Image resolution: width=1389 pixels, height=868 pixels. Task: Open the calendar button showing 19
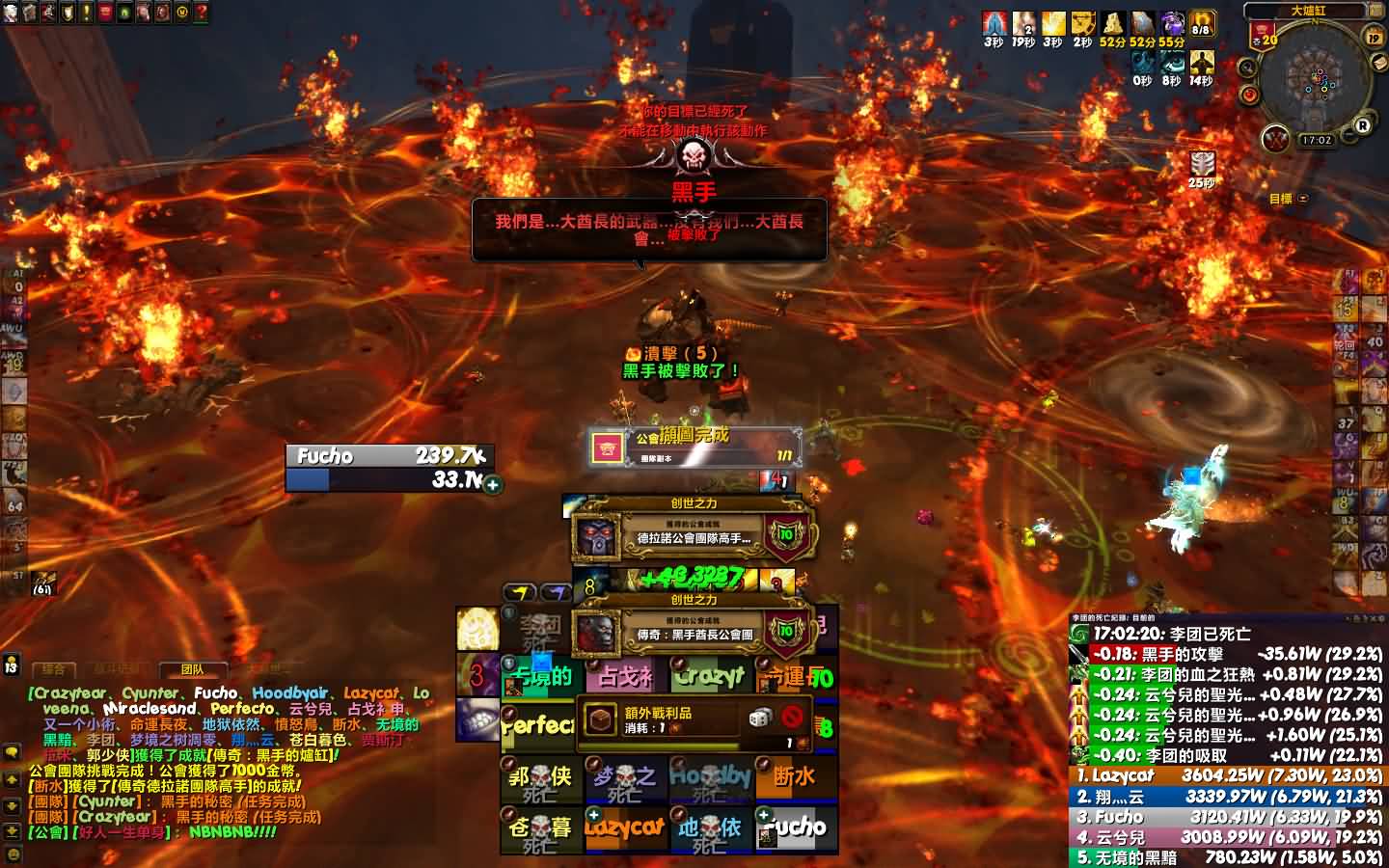tap(1375, 38)
